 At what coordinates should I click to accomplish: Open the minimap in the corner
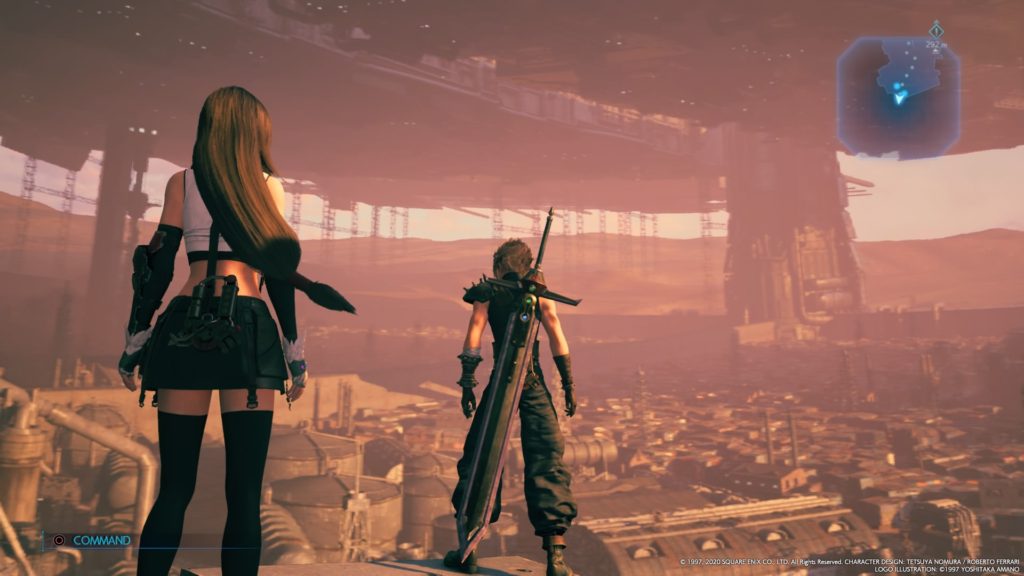tap(898, 94)
